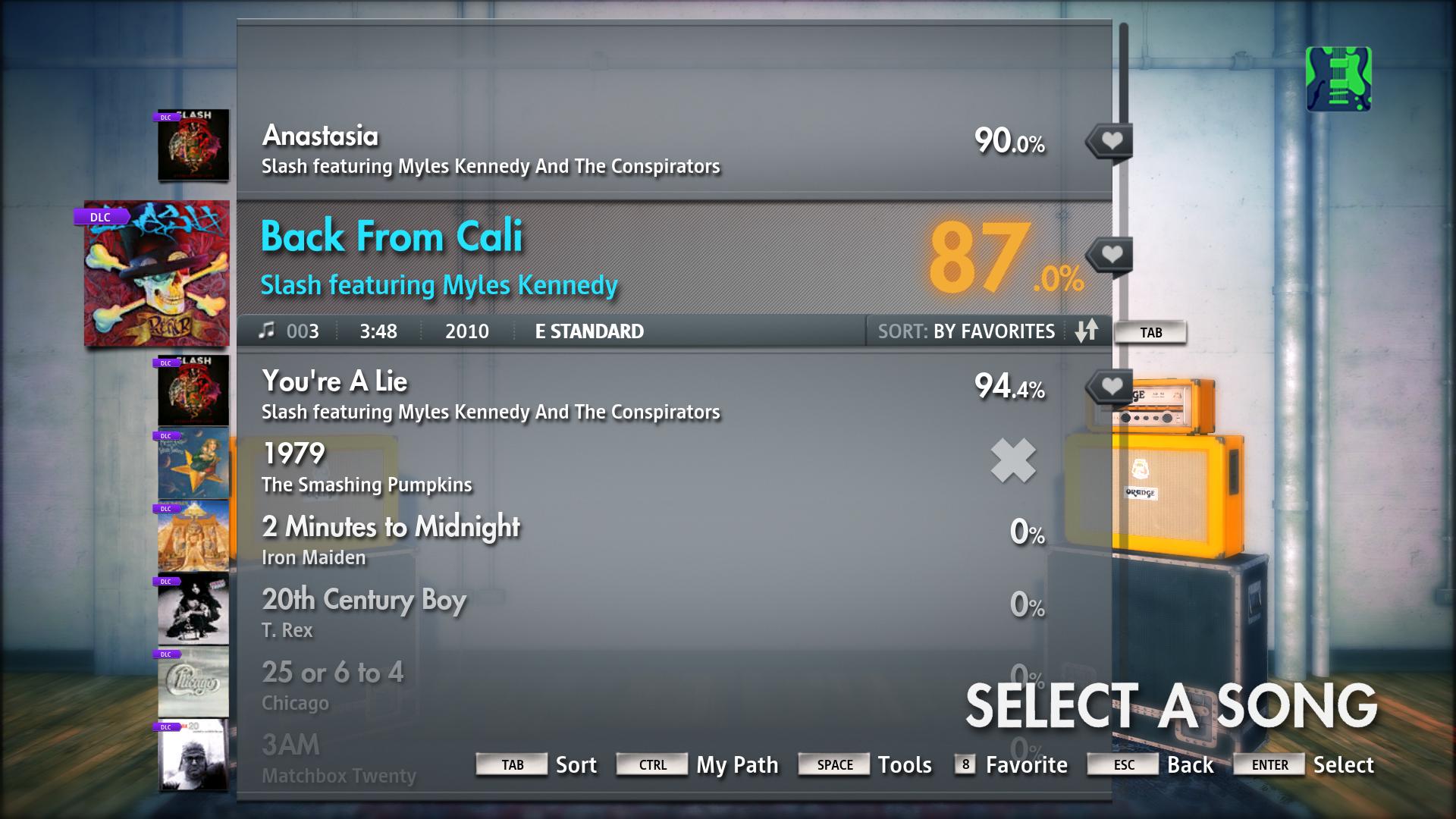Screen dimensions: 1456x819
Task: Click the TAB sort option next to favorites
Action: pyautogui.click(x=1151, y=331)
